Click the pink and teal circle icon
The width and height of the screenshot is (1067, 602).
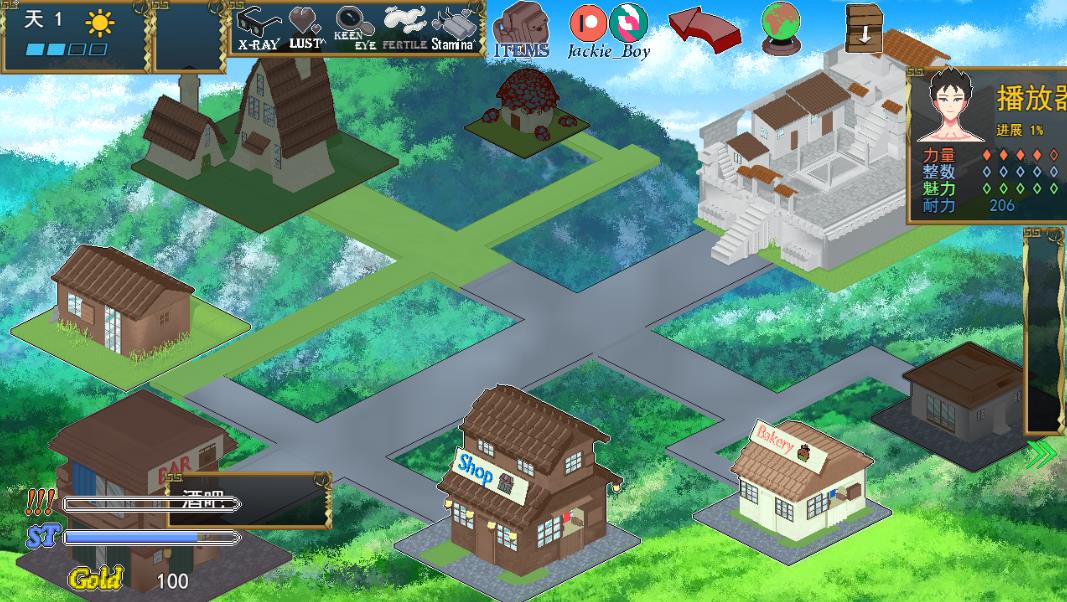(x=628, y=23)
